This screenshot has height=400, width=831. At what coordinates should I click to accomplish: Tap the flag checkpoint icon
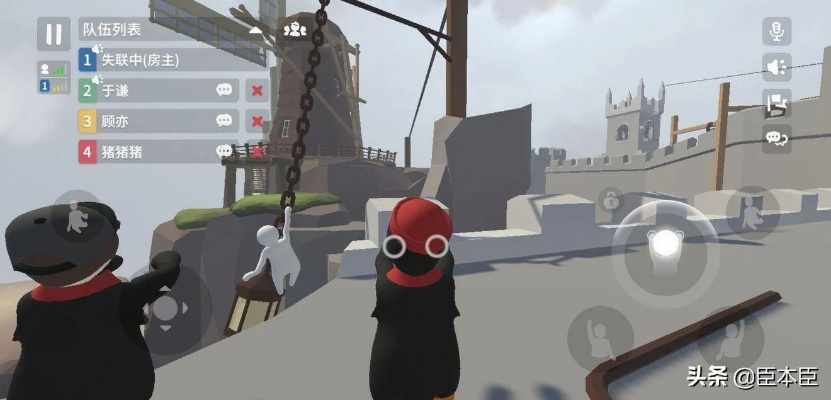click(x=776, y=102)
